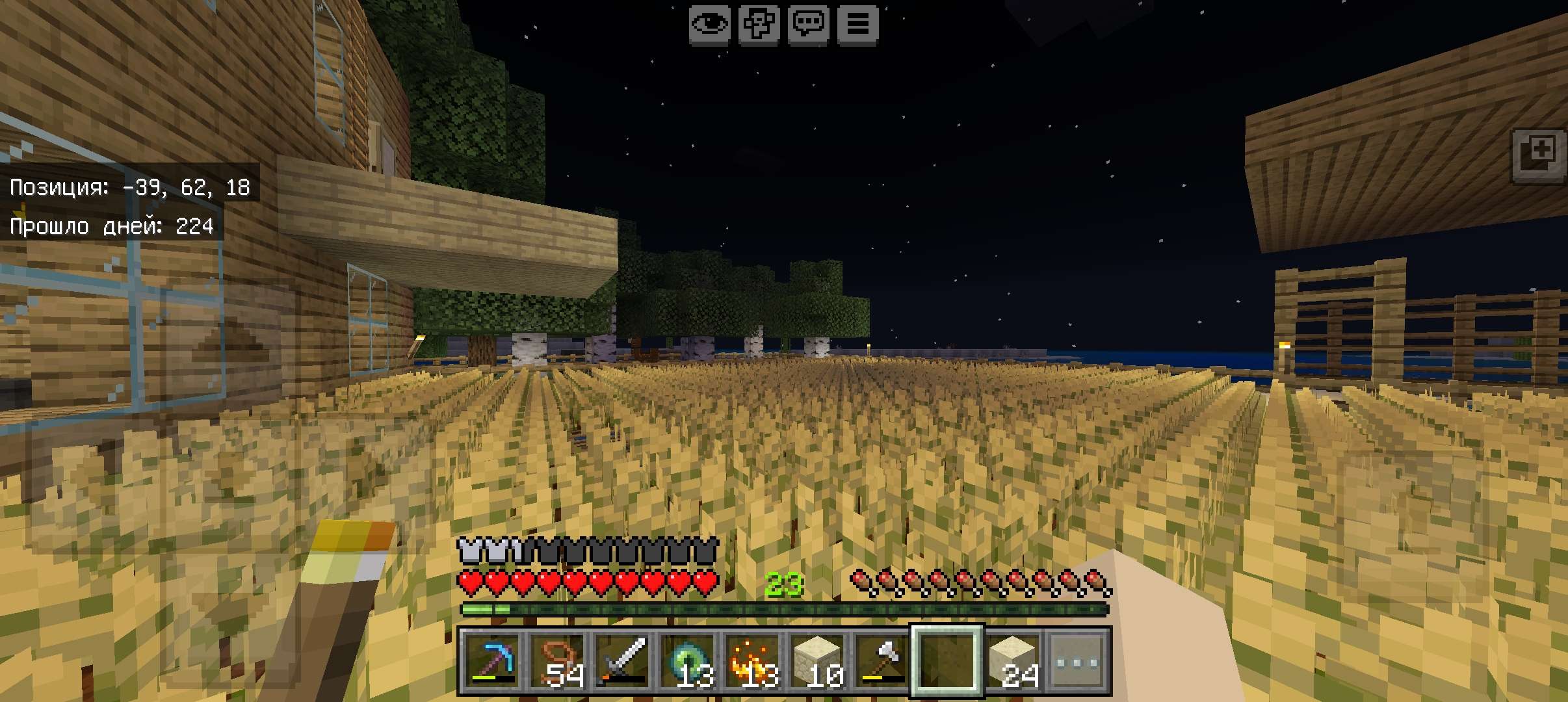This screenshot has width=1568, height=702.
Task: Open the pause menu with three bars
Action: point(857,25)
